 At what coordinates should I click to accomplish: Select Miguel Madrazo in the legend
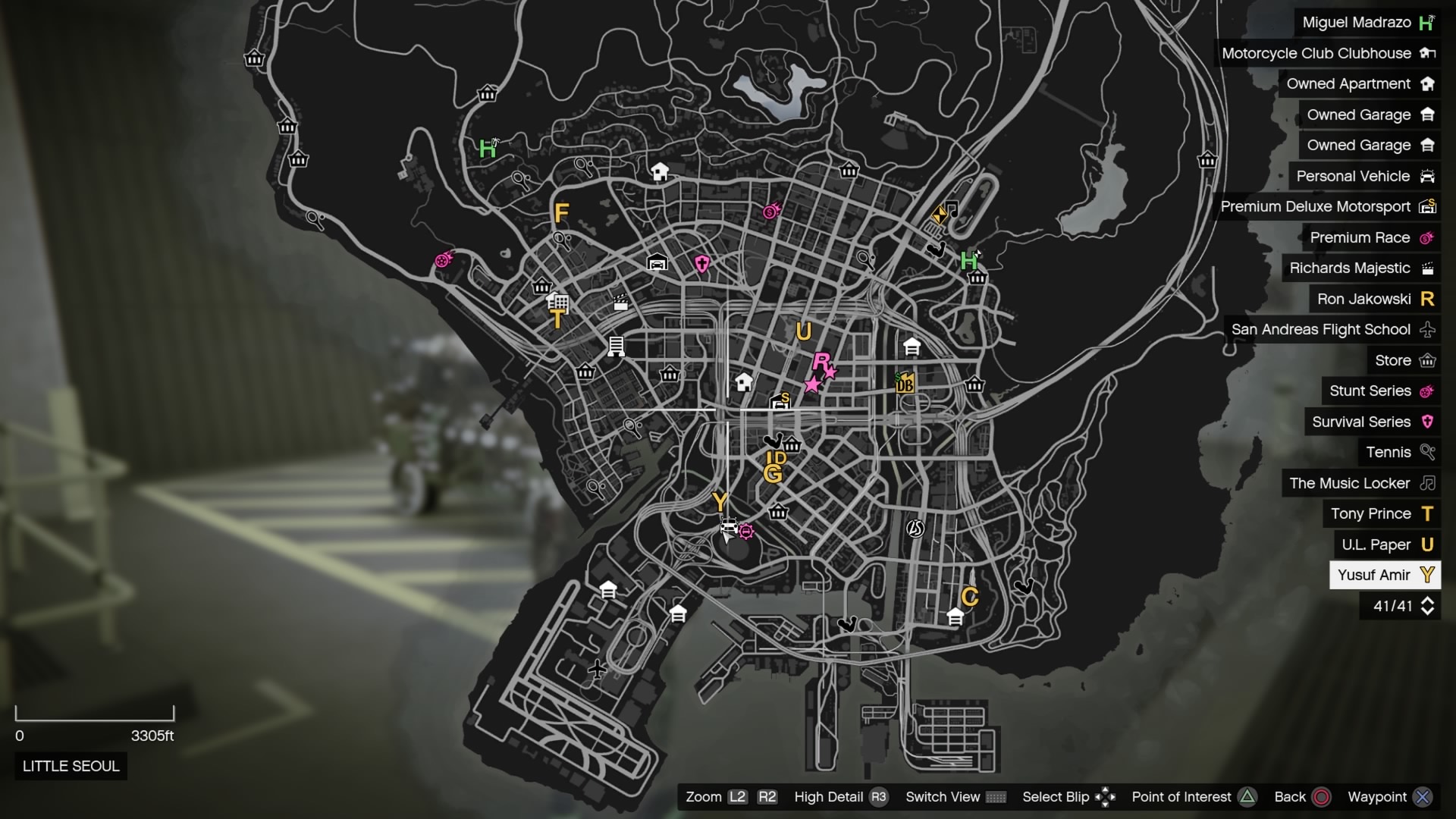(x=1367, y=23)
